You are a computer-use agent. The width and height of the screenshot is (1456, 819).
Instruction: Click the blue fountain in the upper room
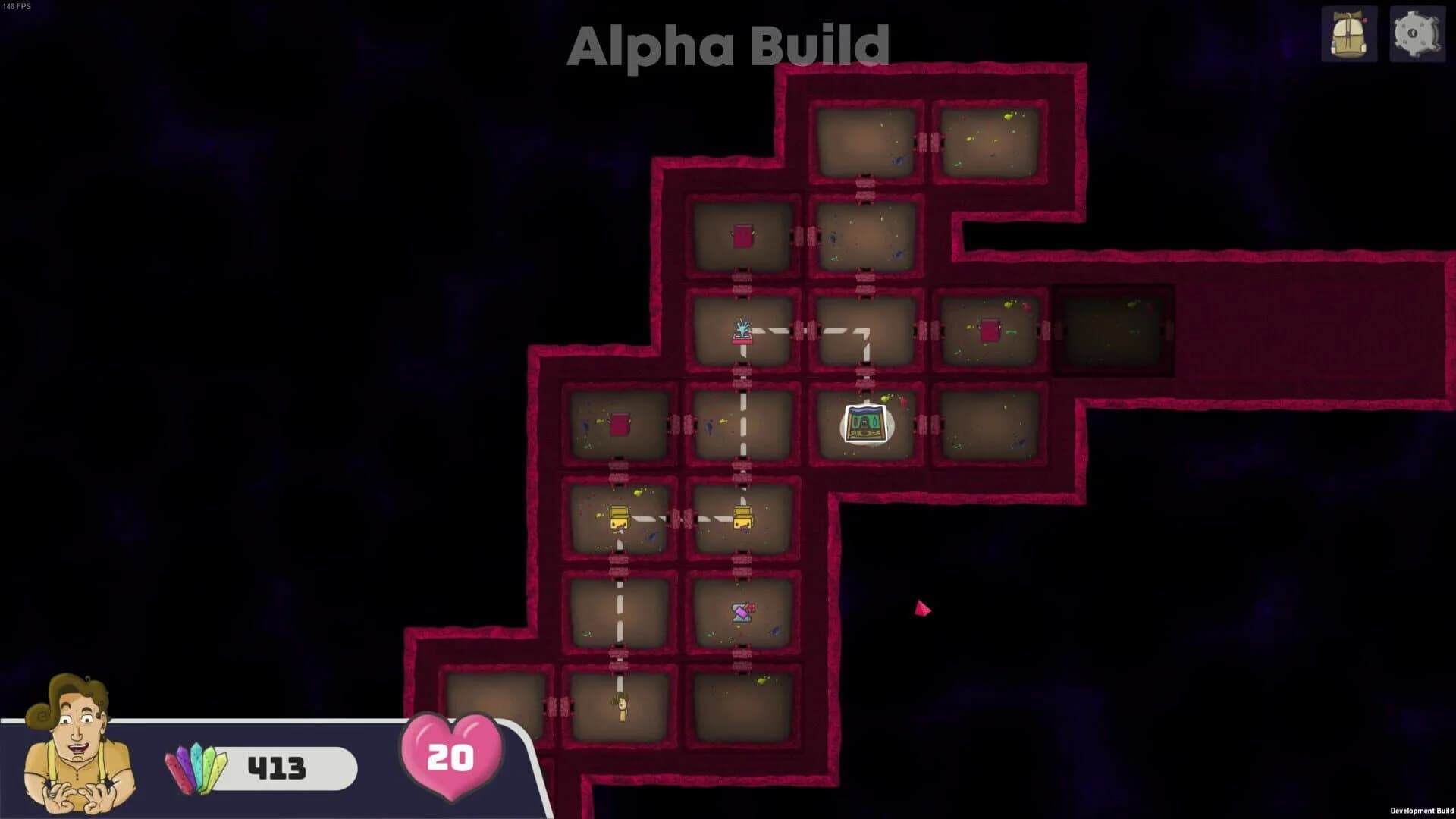point(742,332)
